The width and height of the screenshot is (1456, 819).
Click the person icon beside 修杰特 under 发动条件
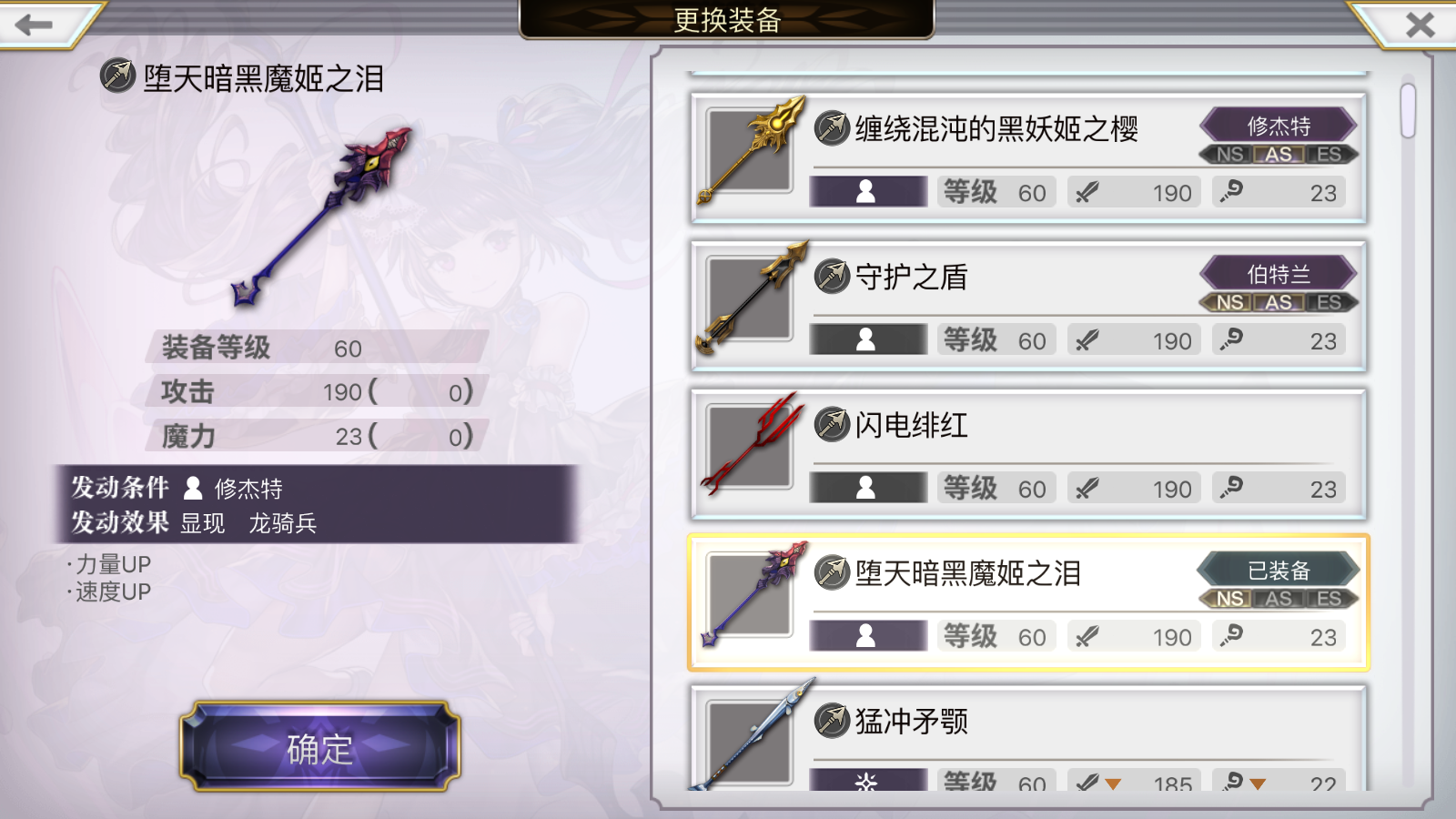pyautogui.click(x=192, y=488)
